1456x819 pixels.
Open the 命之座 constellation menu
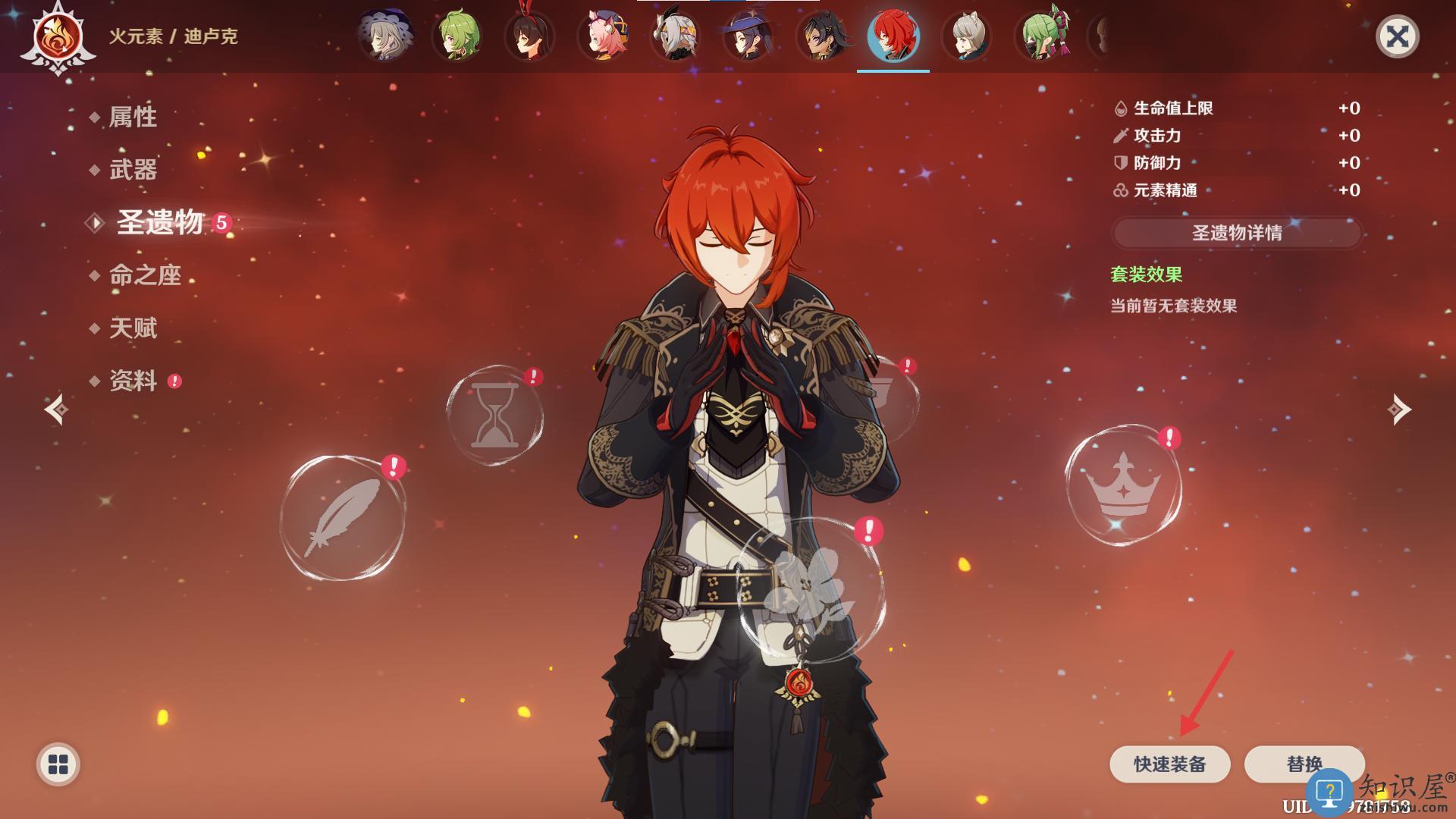pos(145,275)
